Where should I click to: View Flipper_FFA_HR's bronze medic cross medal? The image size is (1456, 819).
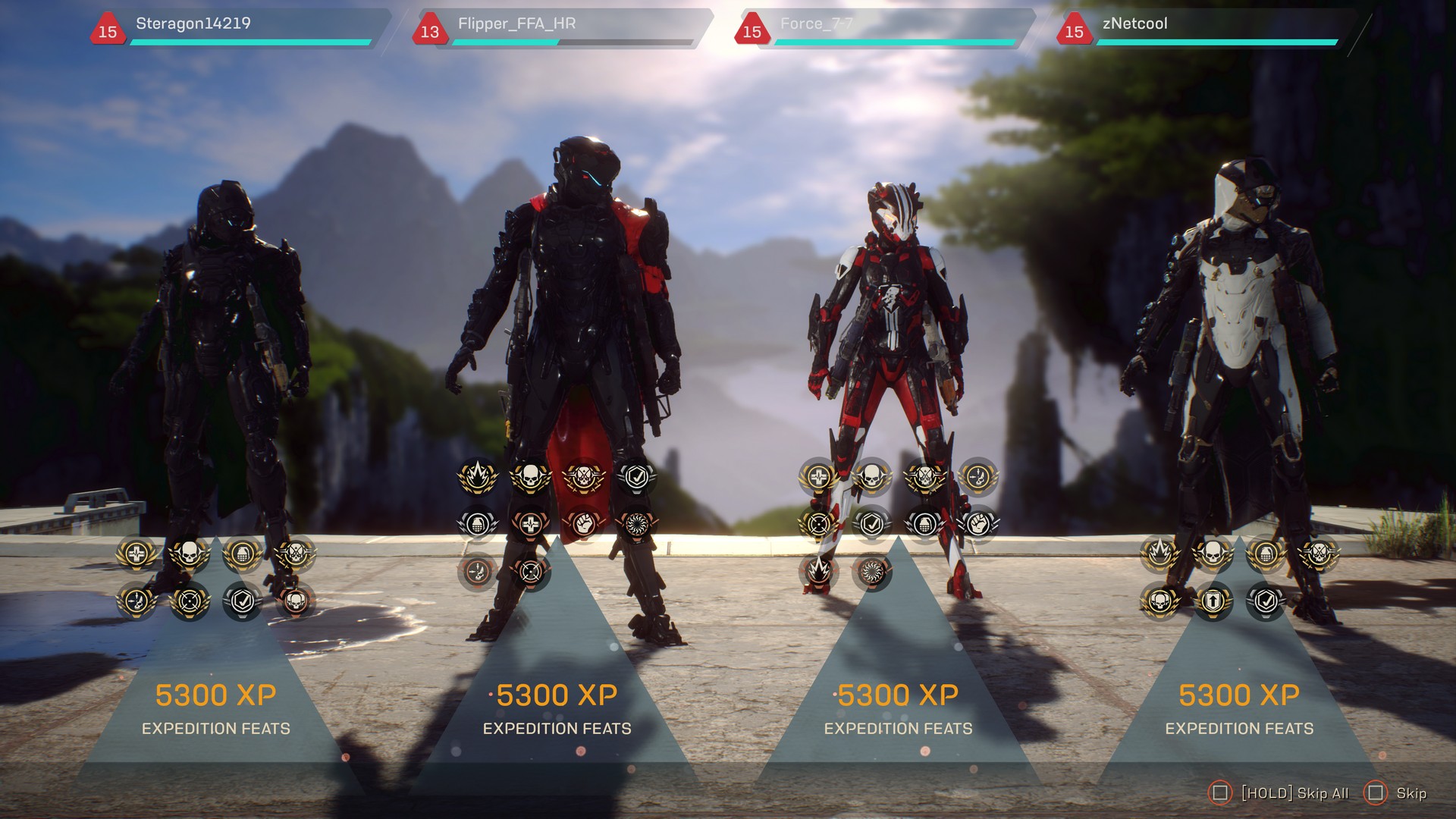point(531,524)
